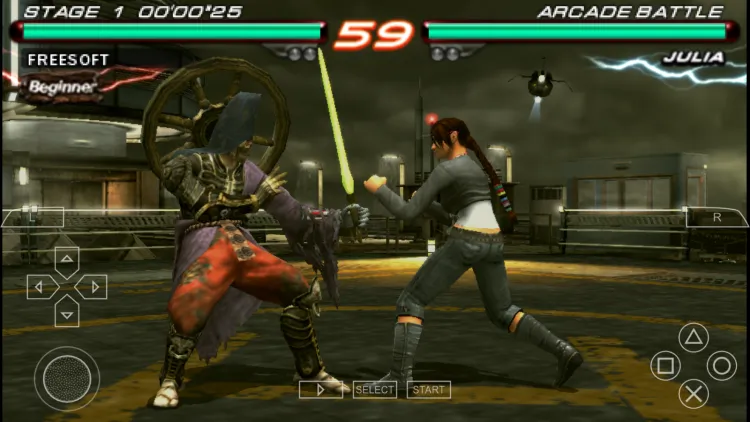Click the SELECT touch button

[x=374, y=389]
